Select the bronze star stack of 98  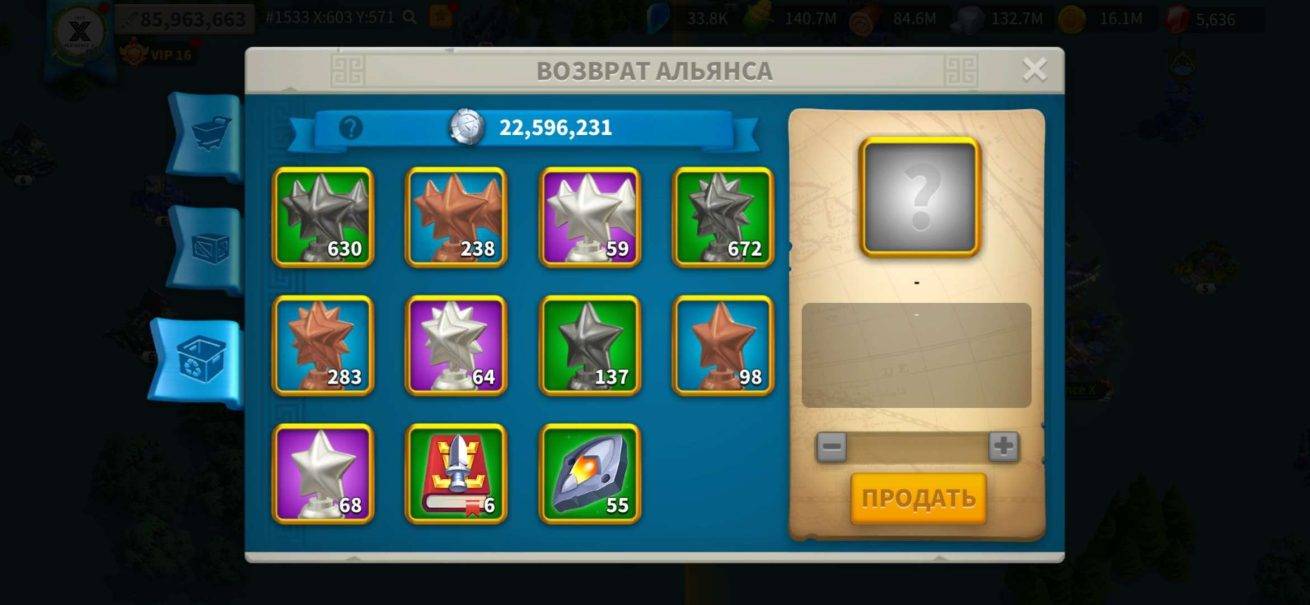[723, 345]
